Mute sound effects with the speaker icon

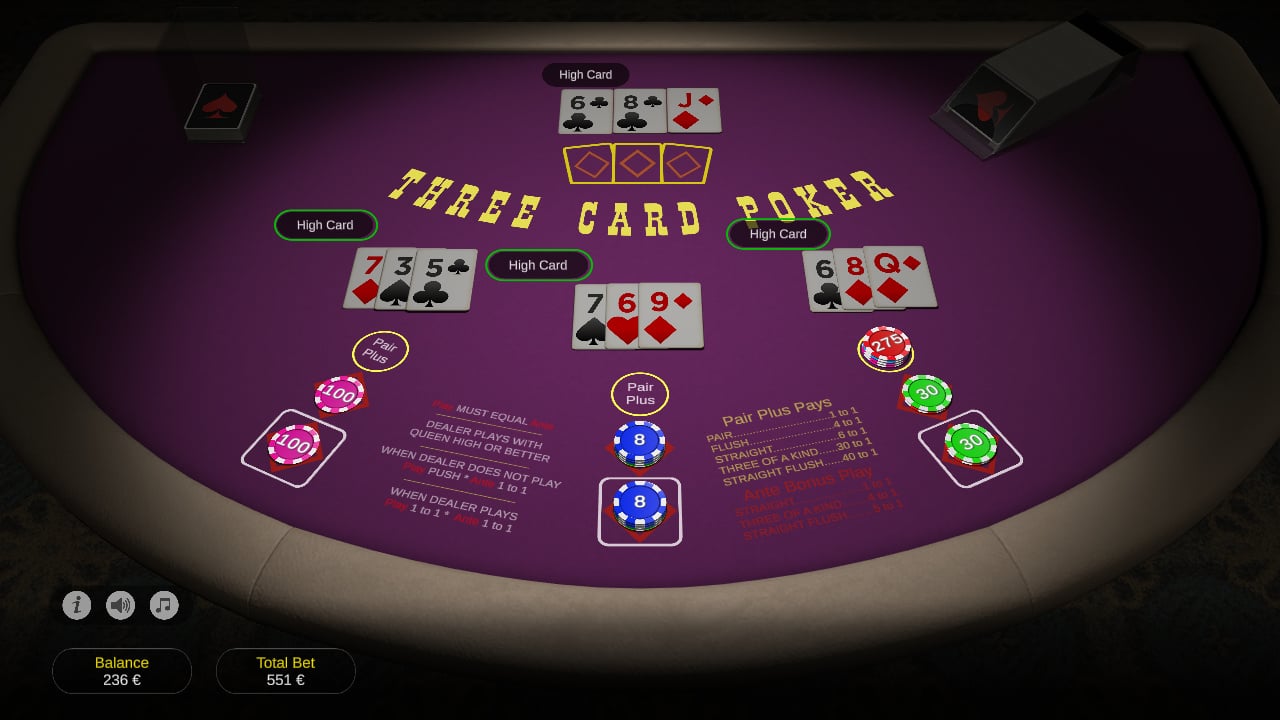(x=121, y=605)
